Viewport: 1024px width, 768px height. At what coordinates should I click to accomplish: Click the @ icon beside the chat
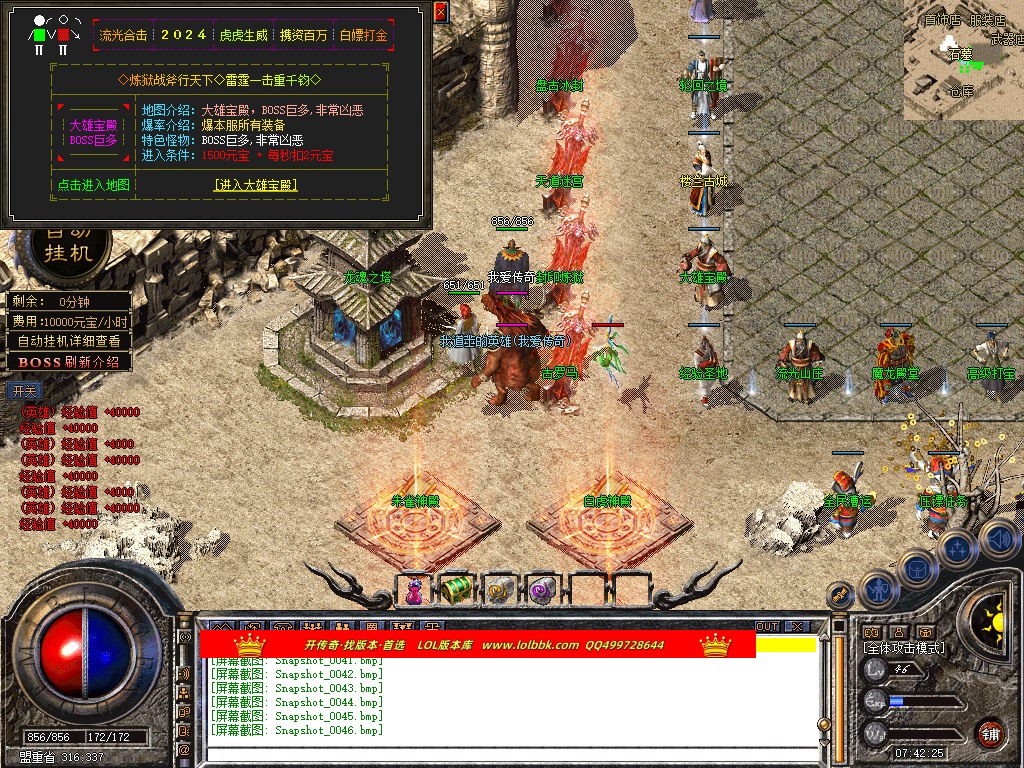tap(185, 749)
